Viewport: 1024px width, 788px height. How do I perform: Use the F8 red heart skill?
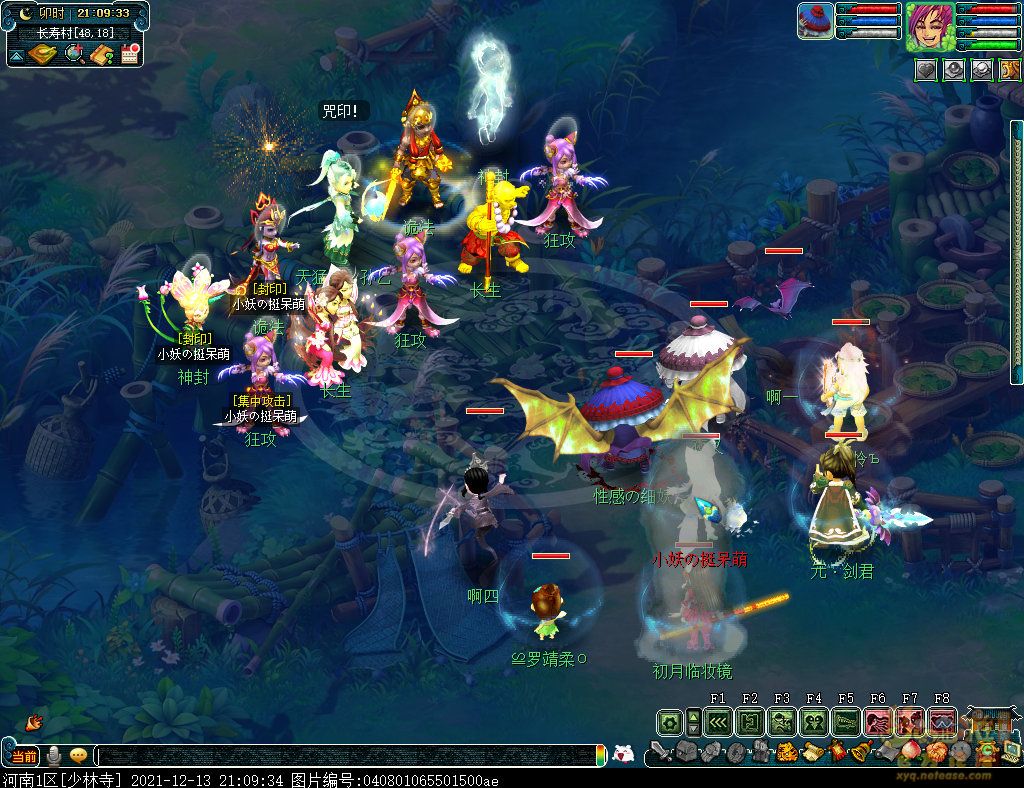pyautogui.click(x=941, y=722)
